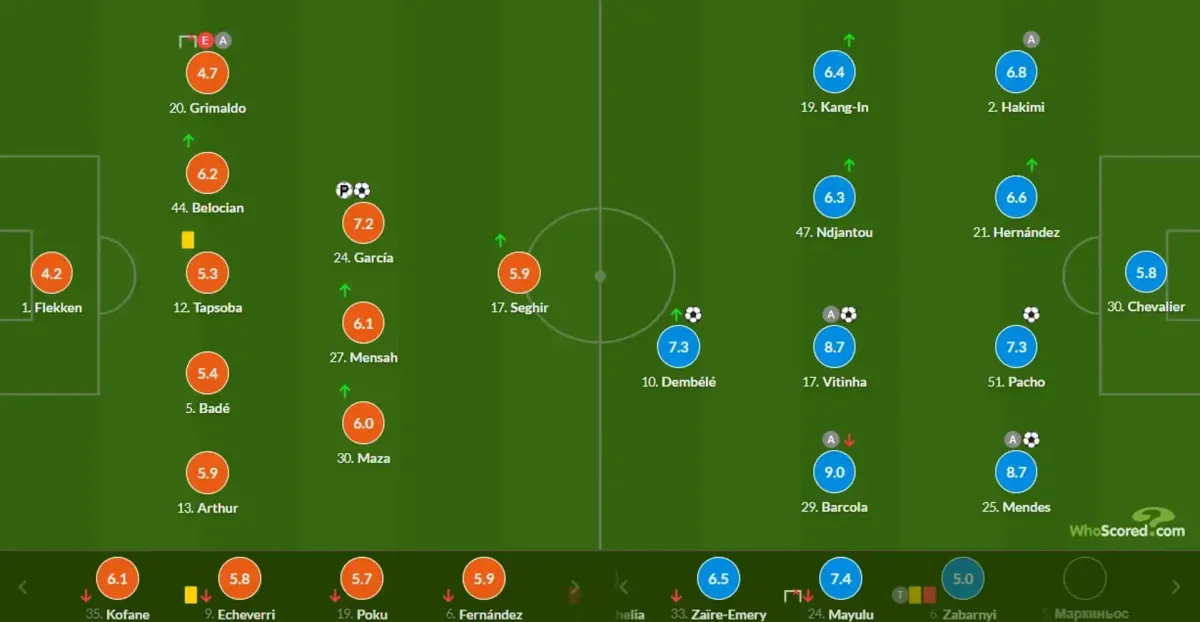
Task: Open substitute Kofane's bench rating
Action: [x=117, y=578]
